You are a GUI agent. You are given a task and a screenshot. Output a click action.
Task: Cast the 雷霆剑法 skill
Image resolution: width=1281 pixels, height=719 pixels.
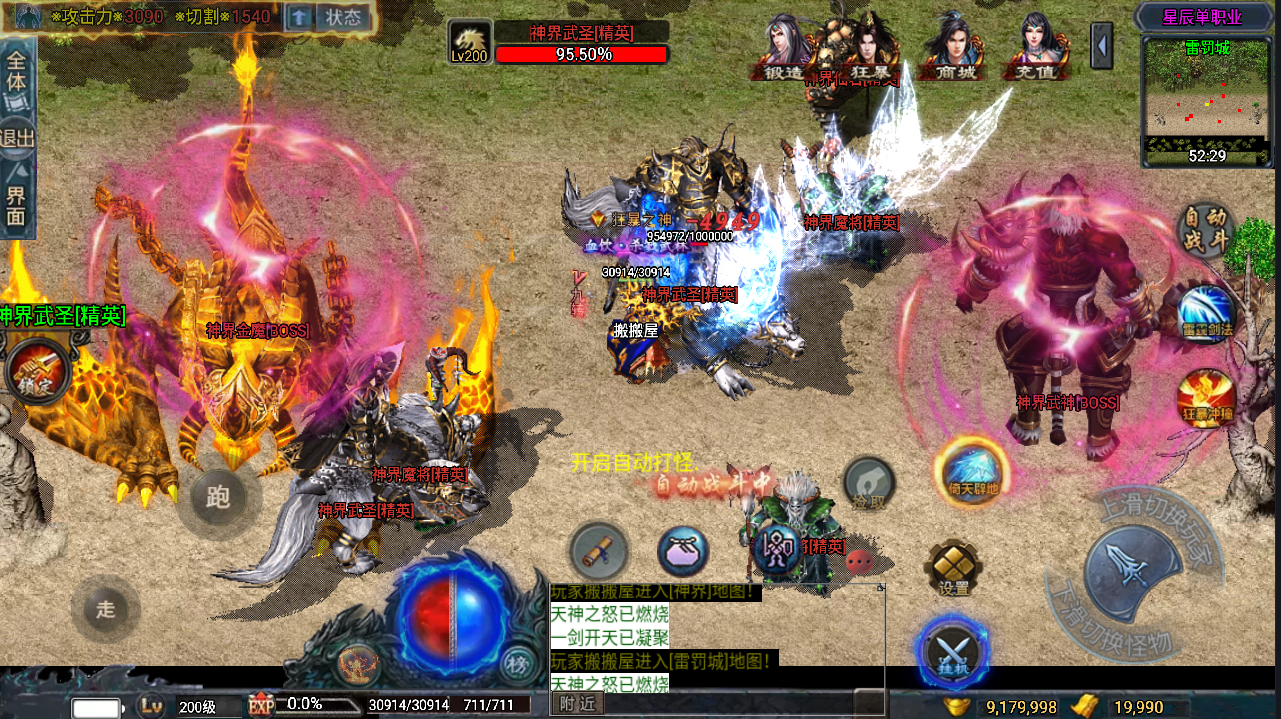[x=1207, y=313]
